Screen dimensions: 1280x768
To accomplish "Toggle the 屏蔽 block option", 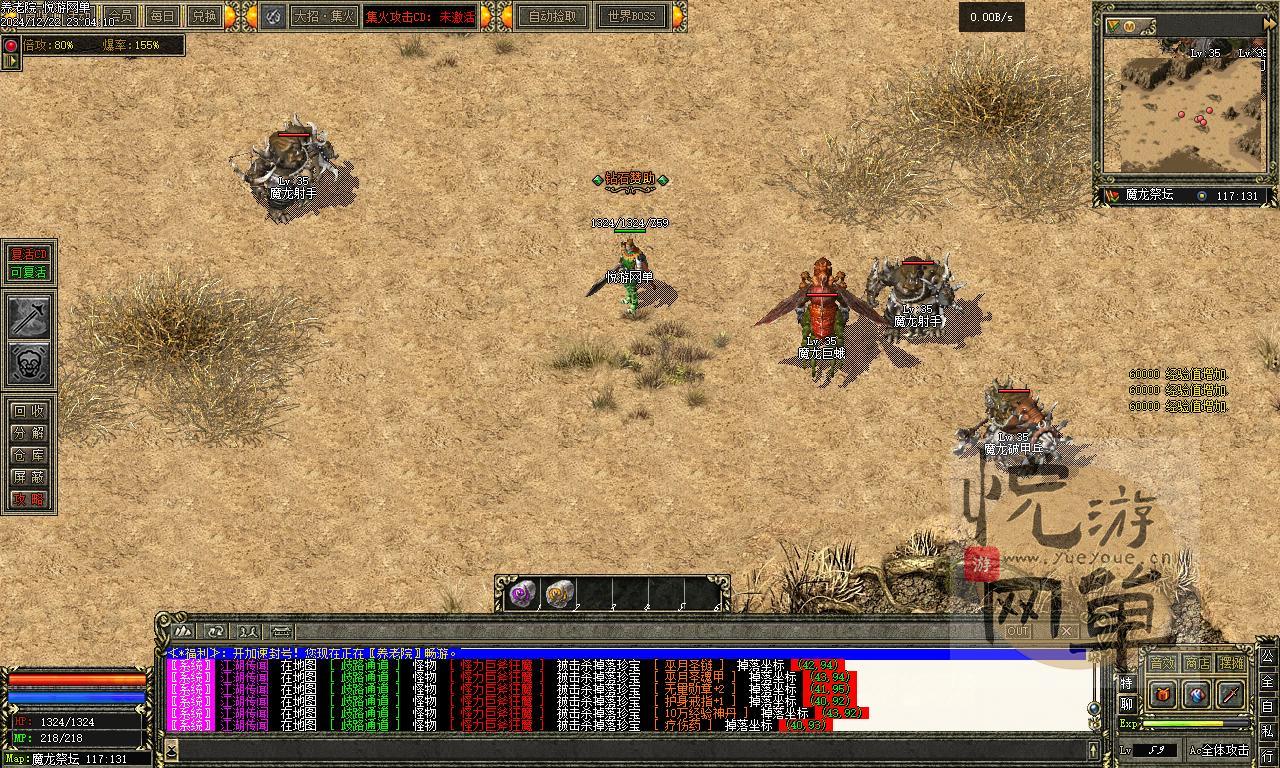I will tap(29, 477).
